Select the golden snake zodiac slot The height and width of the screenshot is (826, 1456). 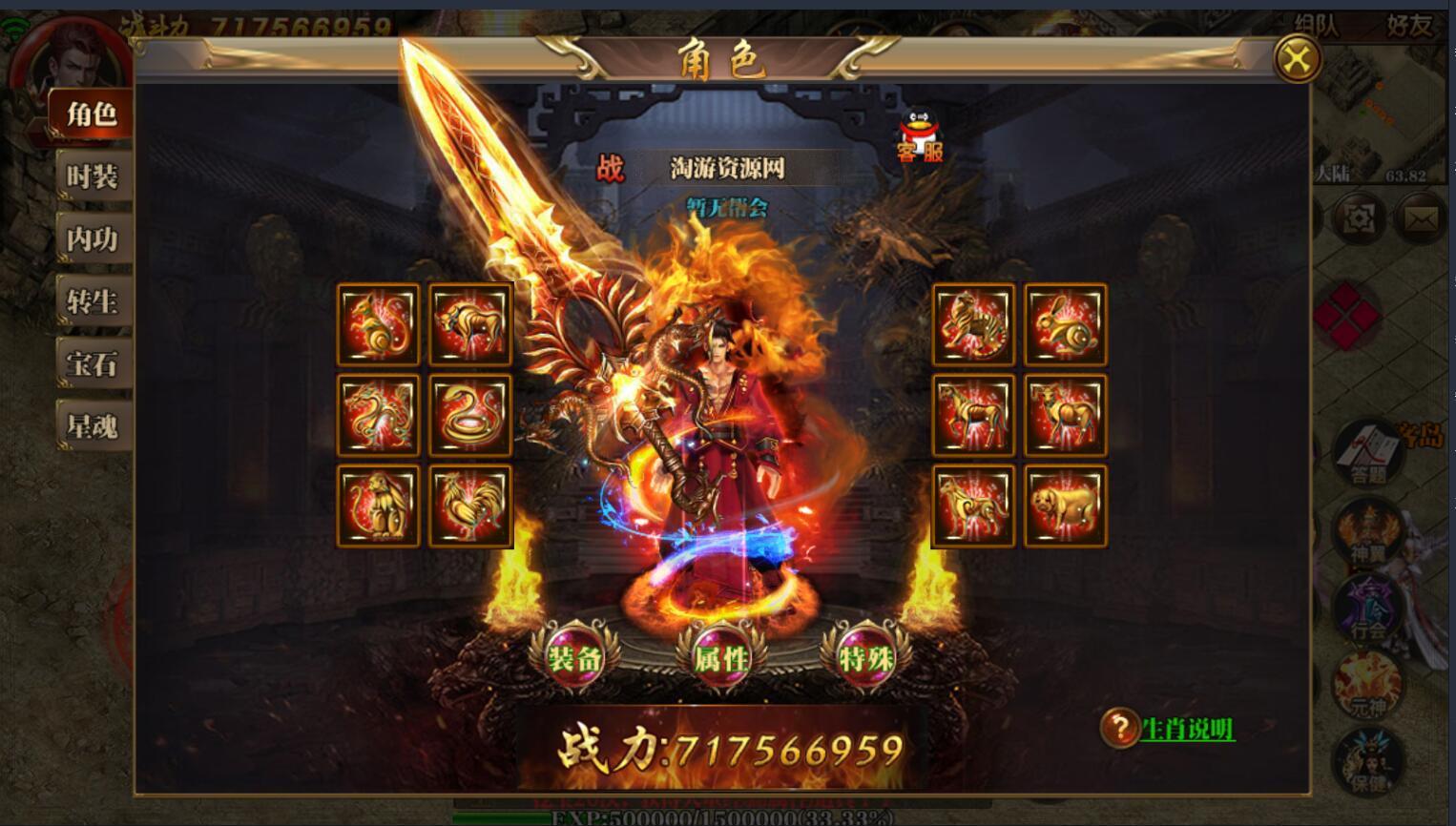point(470,415)
